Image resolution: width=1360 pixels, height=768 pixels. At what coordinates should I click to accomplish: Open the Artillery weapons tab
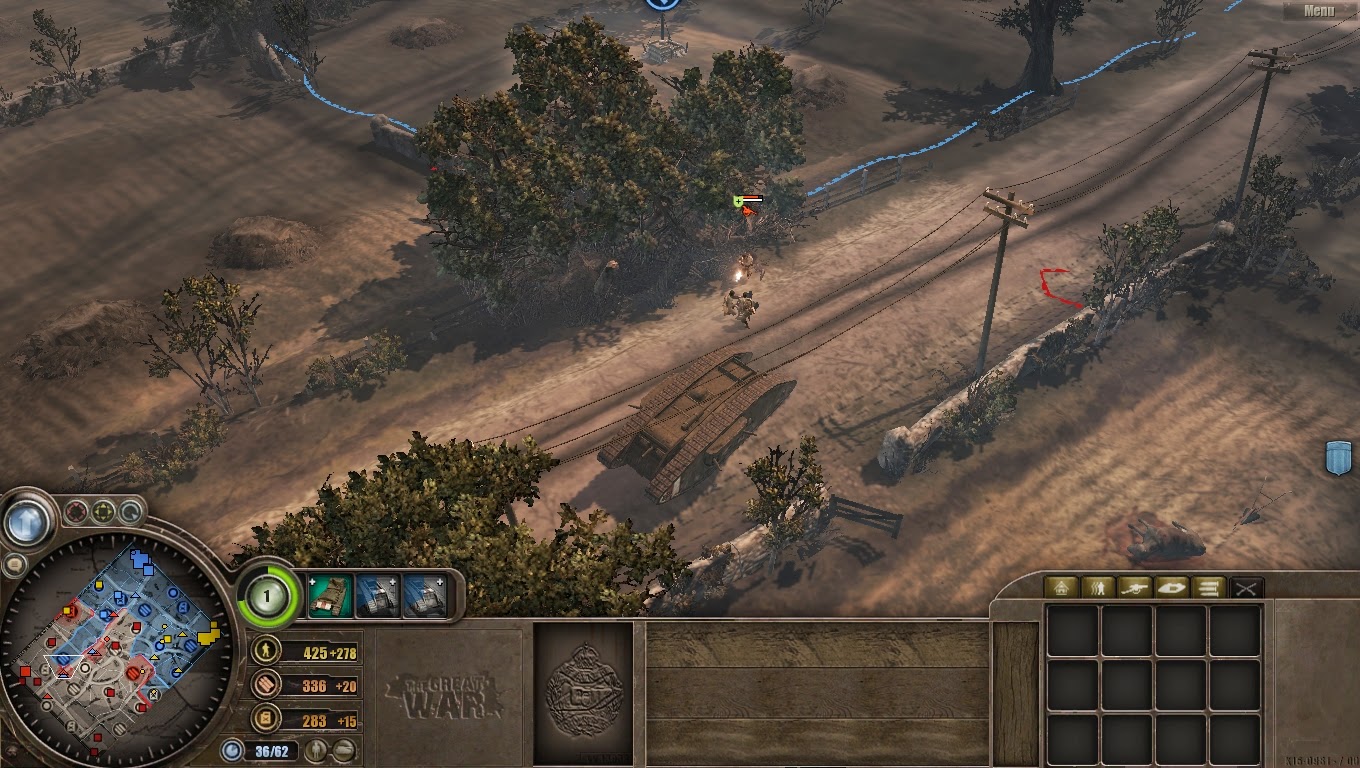click(1135, 588)
